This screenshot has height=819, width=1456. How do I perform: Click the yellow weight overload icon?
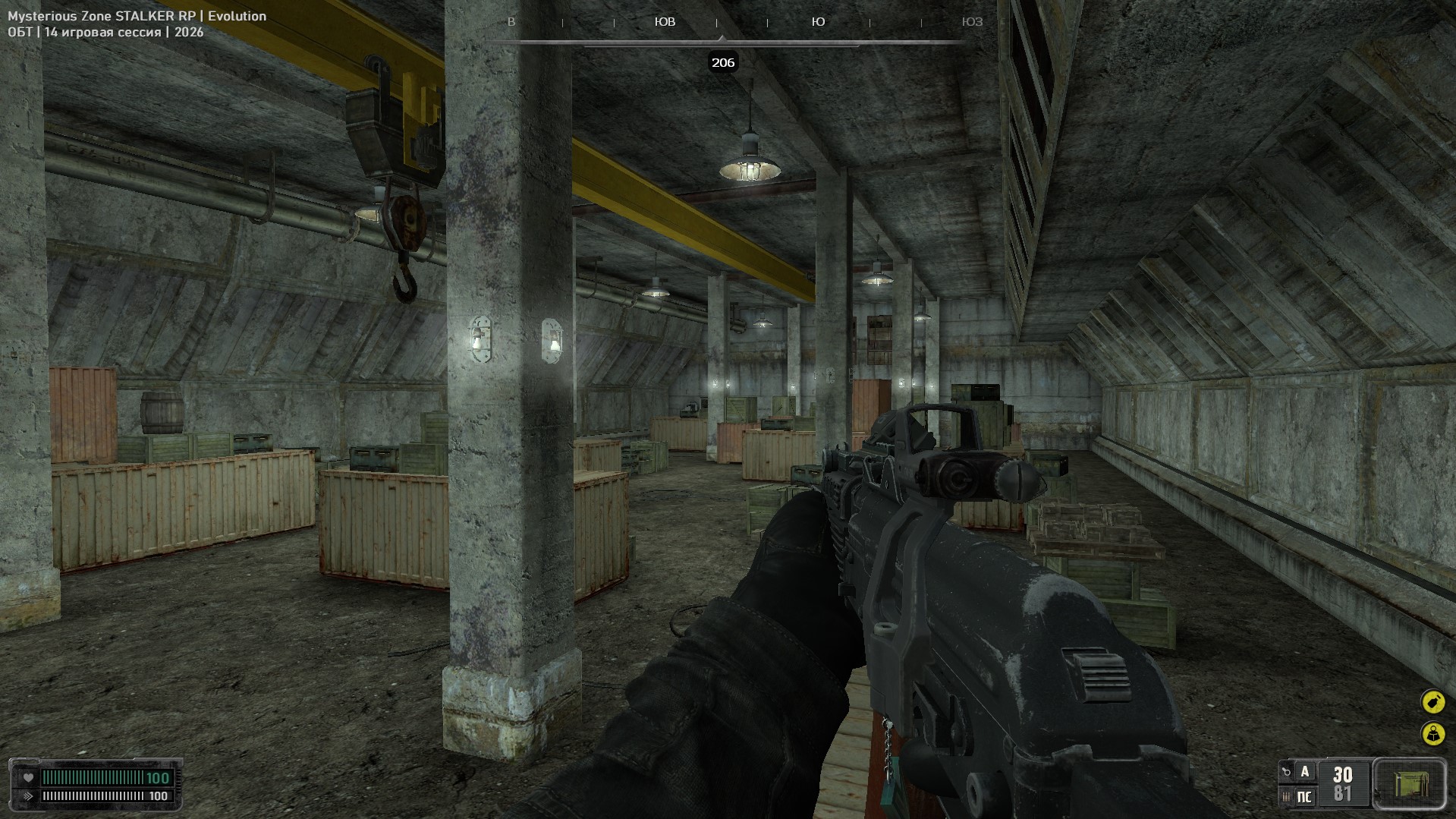[1432, 733]
